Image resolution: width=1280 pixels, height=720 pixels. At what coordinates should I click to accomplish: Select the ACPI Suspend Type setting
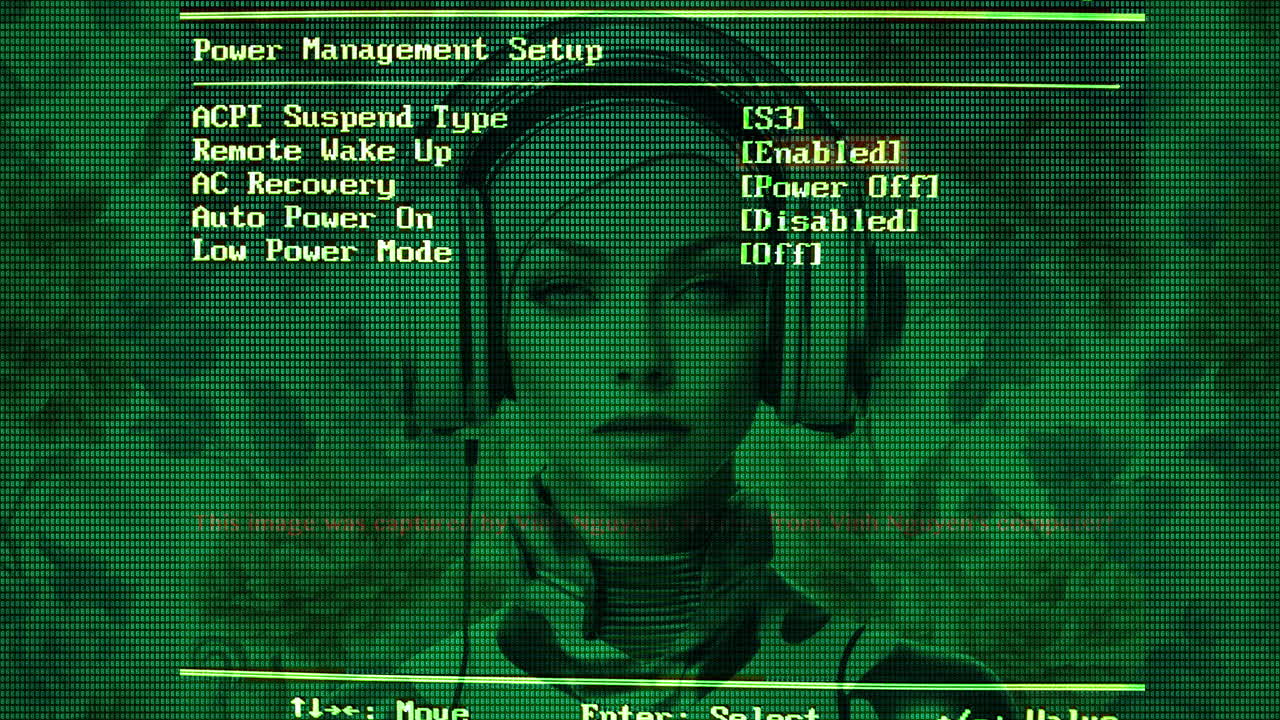tap(347, 118)
